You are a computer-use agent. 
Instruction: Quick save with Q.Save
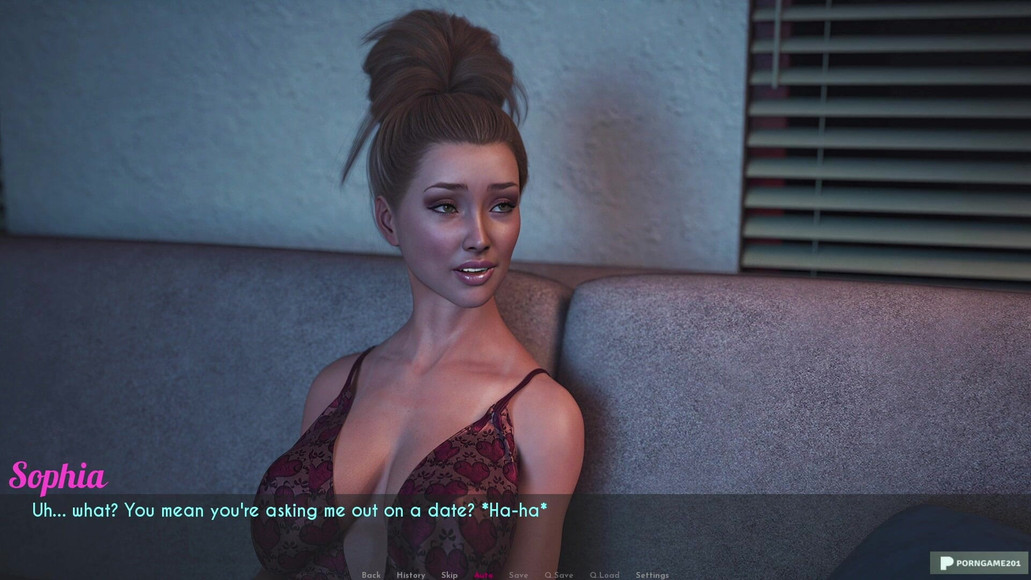[x=558, y=575]
